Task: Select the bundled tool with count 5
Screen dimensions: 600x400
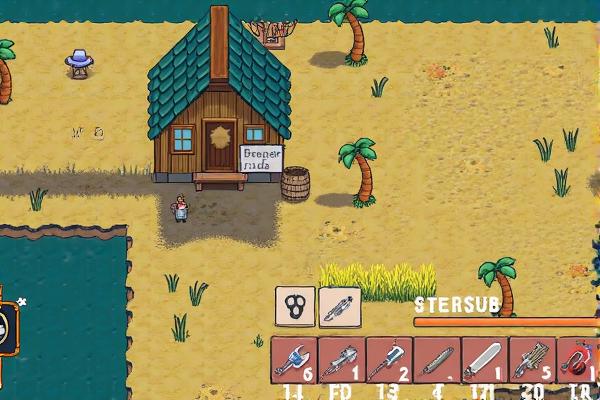Action: 532,360
